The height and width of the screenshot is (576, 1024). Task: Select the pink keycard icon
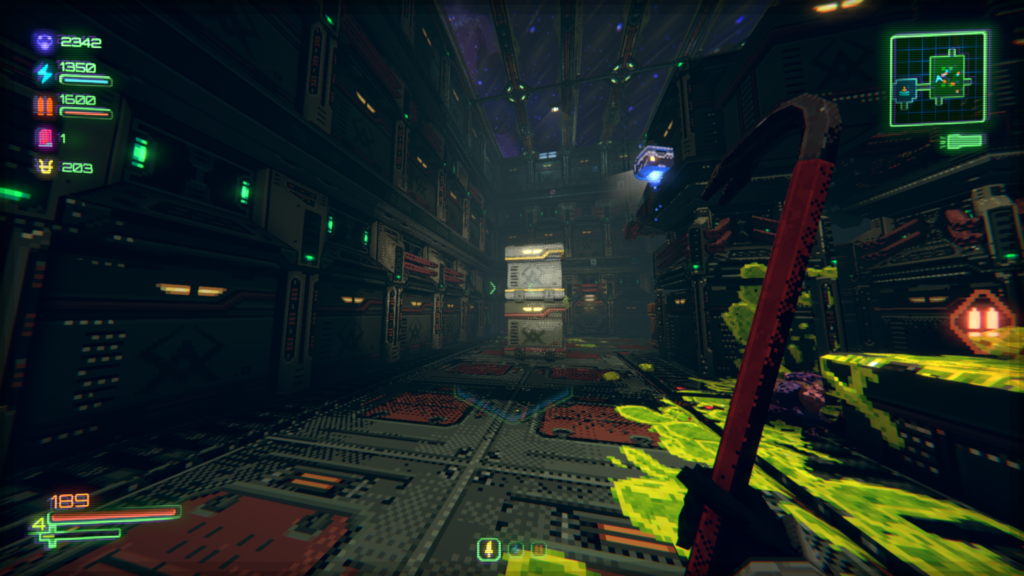(44, 137)
